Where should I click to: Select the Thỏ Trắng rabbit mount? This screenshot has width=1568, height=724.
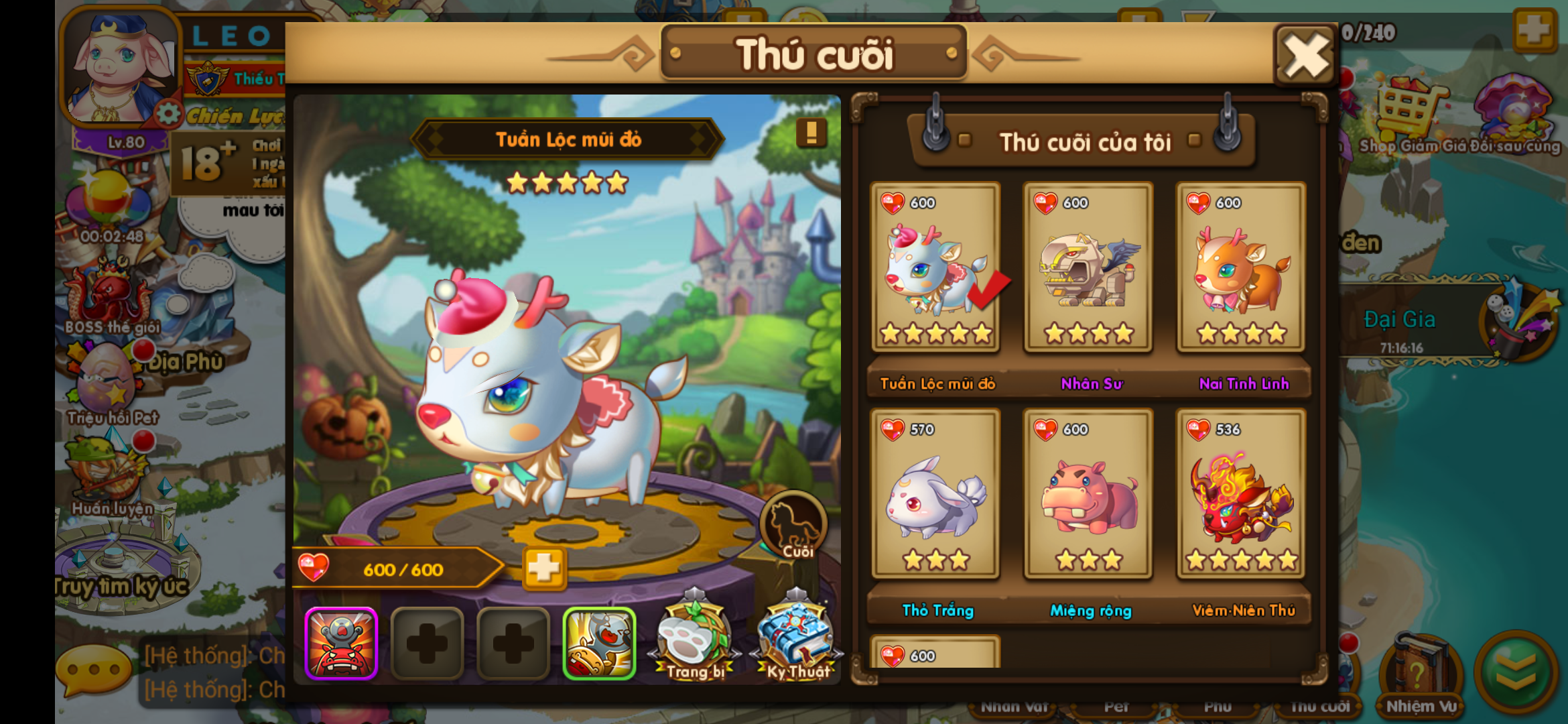click(935, 495)
